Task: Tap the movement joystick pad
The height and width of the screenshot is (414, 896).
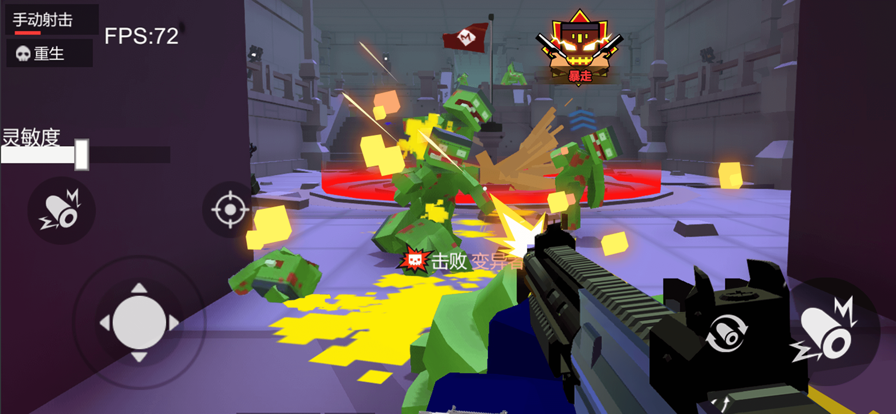Action: pyautogui.click(x=139, y=322)
